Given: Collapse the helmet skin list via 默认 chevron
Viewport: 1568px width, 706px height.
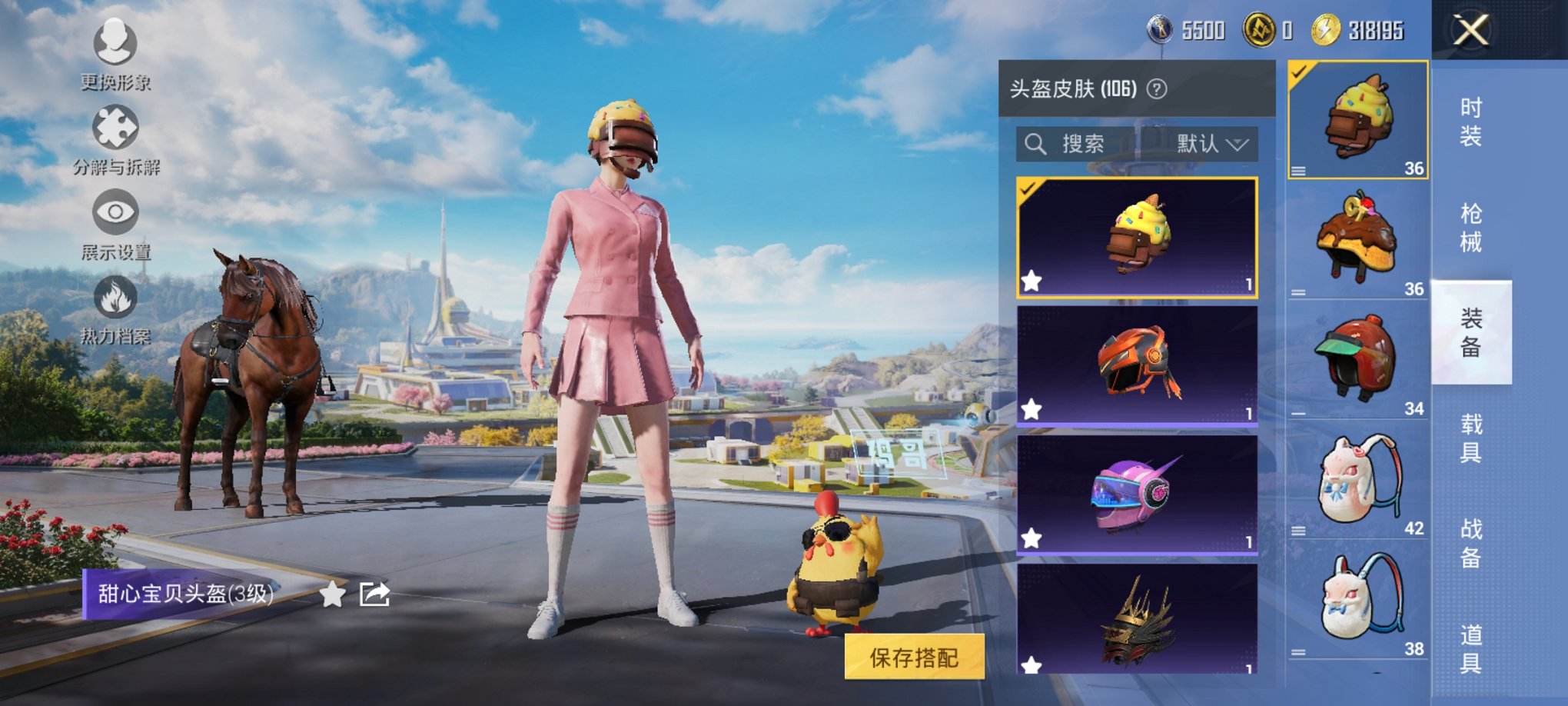Looking at the screenshot, I should pos(1237,145).
